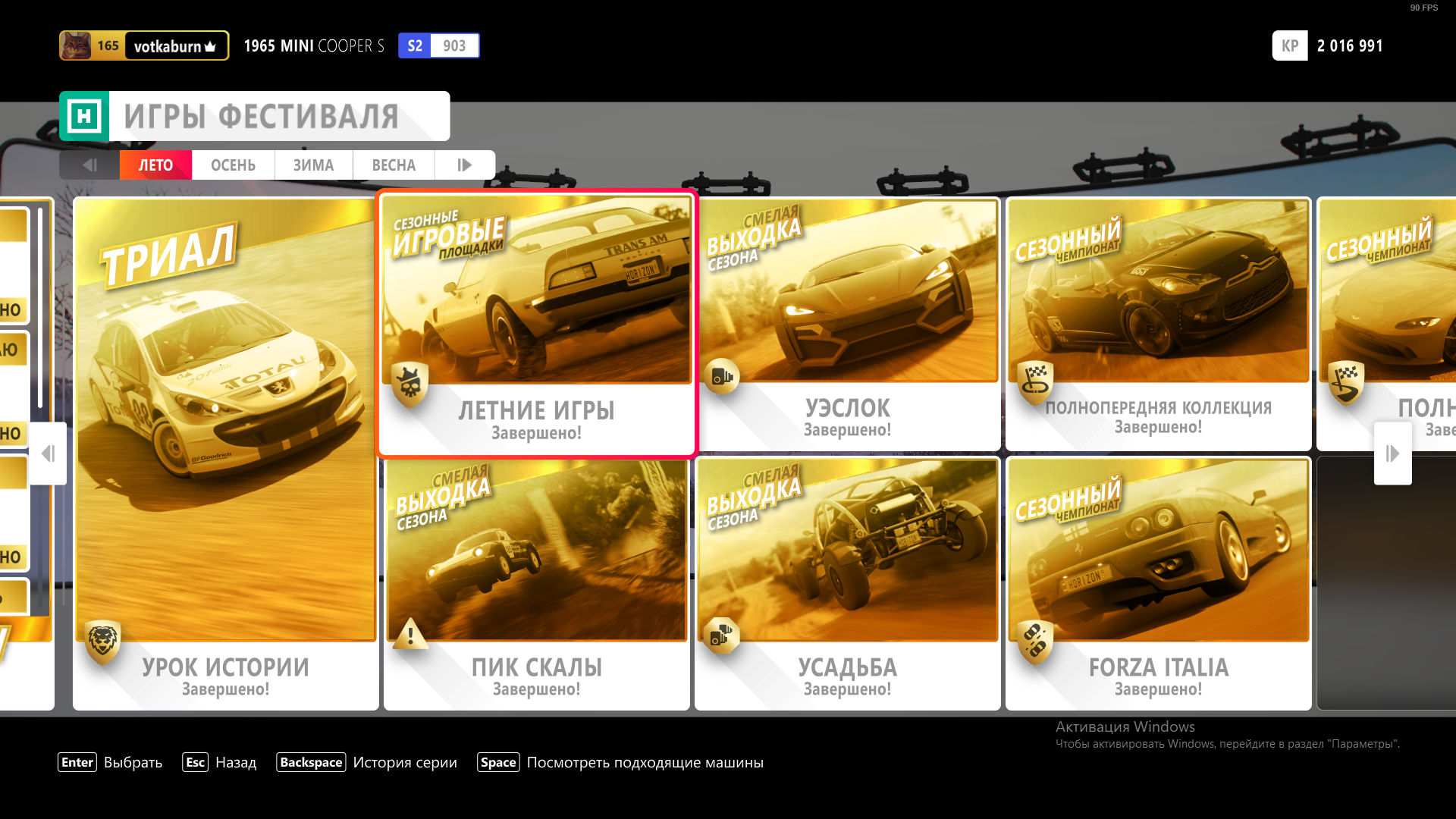
Task: Click the next-season arrow beside ВЕСНА
Action: coord(465,165)
